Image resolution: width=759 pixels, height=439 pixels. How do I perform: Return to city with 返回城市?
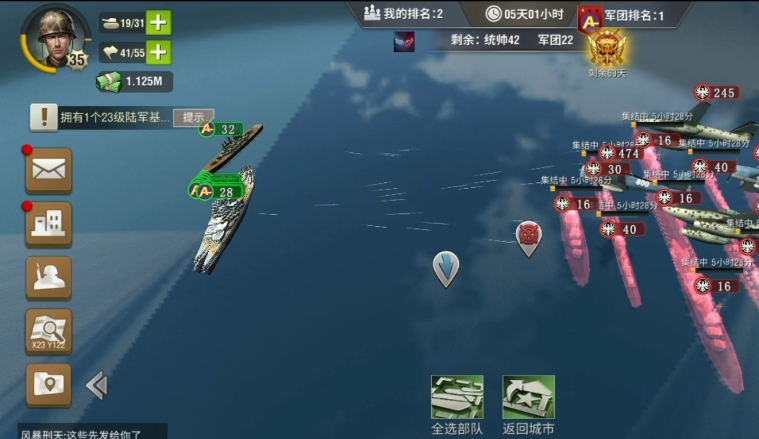click(528, 405)
